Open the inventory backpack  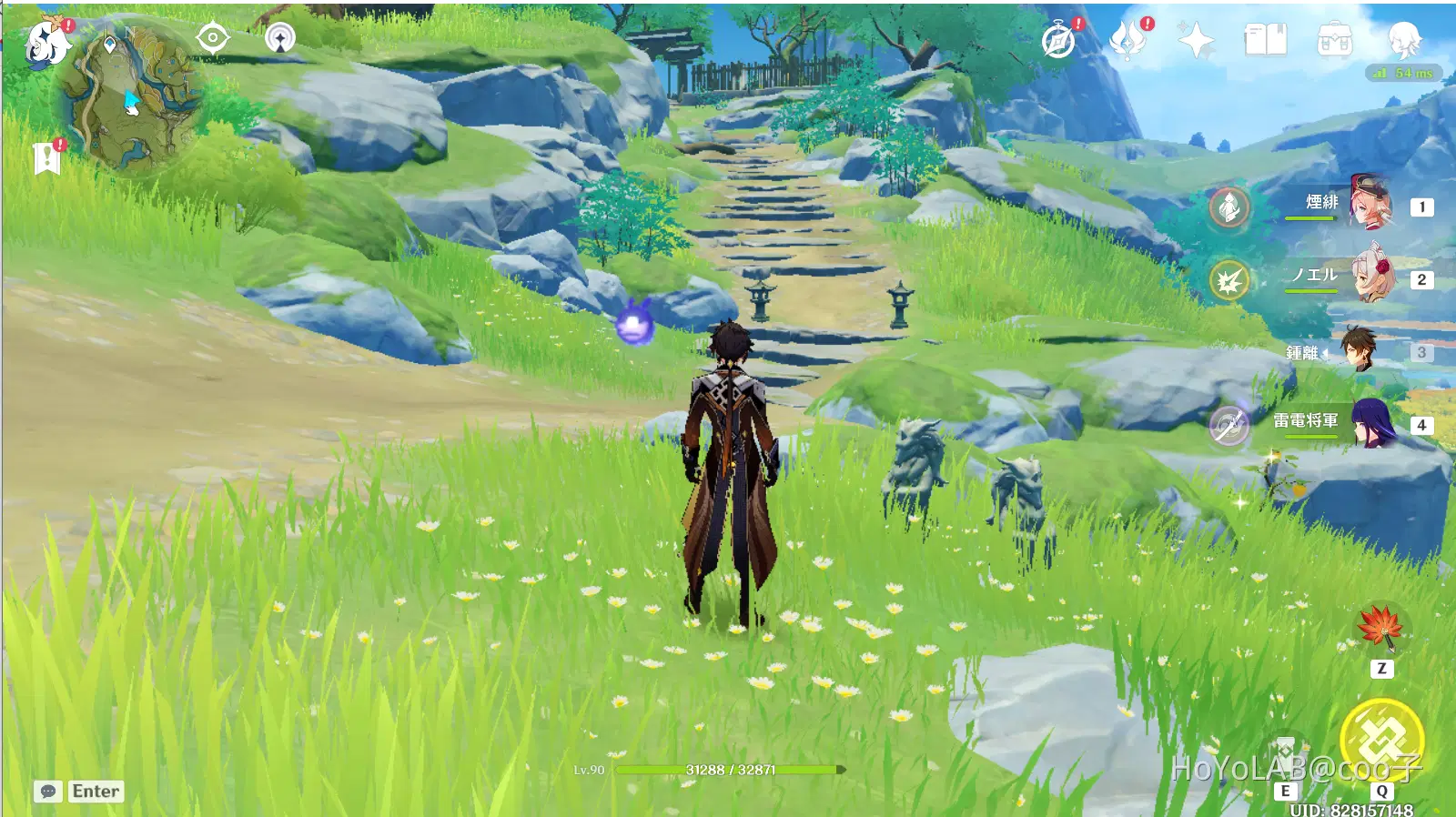(1334, 40)
